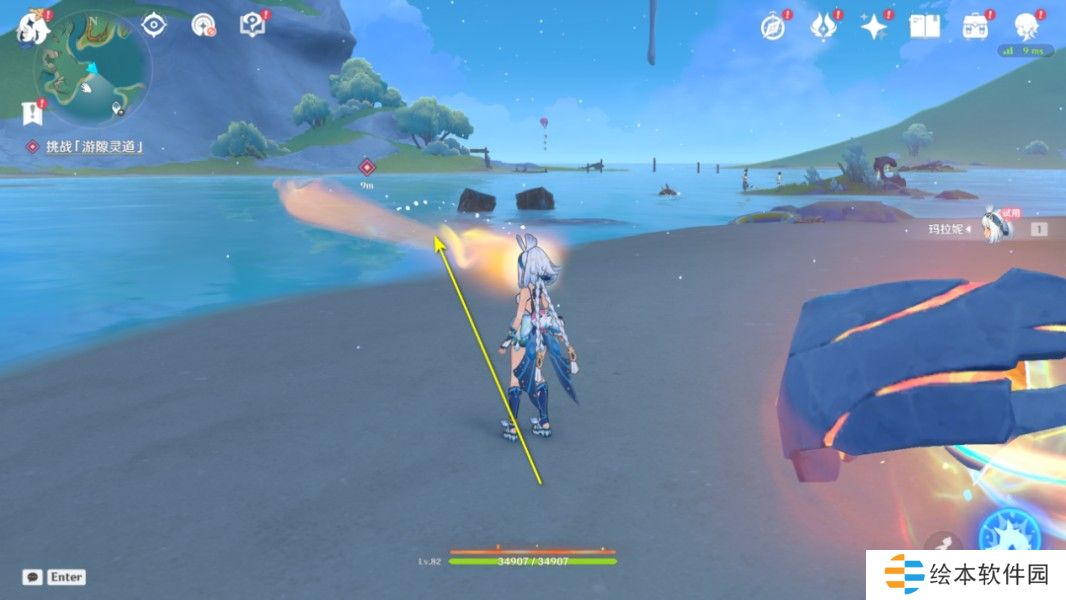Activate the elemental sight eye icon
This screenshot has height=600, width=1066.
click(x=153, y=24)
